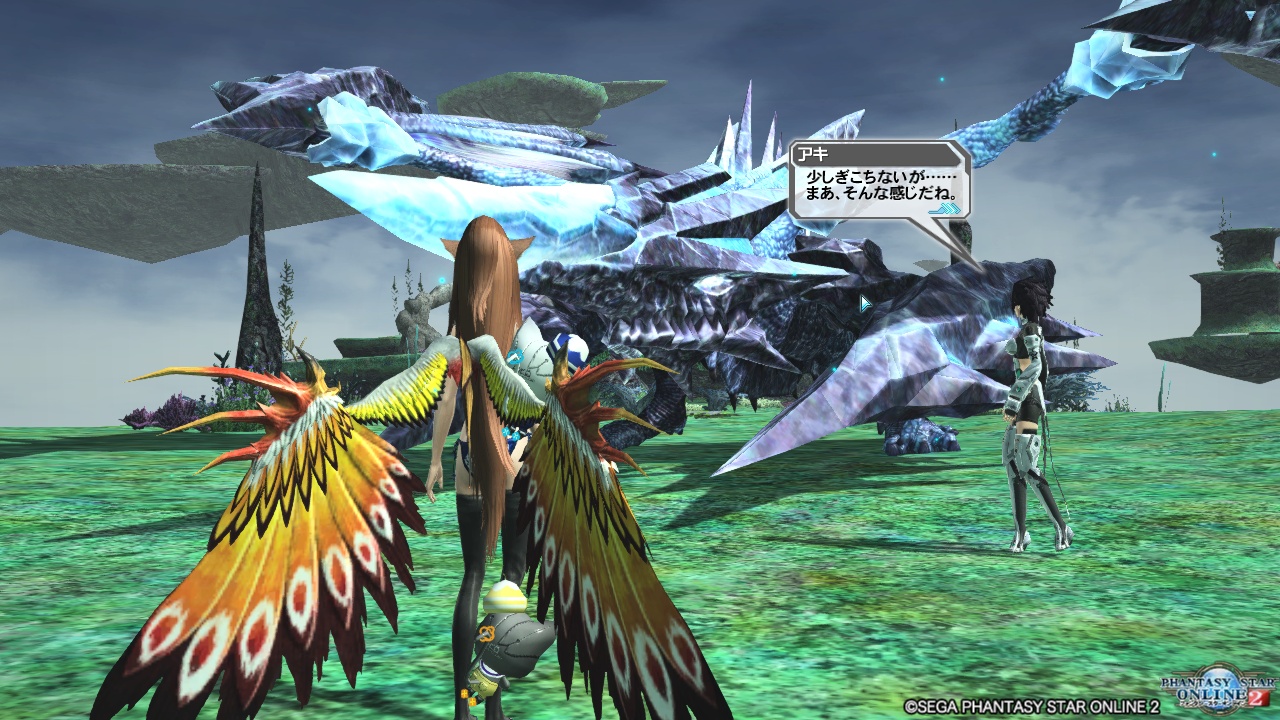Toggle the dialogue text visibility by clicking the balloon
Viewport: 1280px width, 720px height.
point(880,185)
